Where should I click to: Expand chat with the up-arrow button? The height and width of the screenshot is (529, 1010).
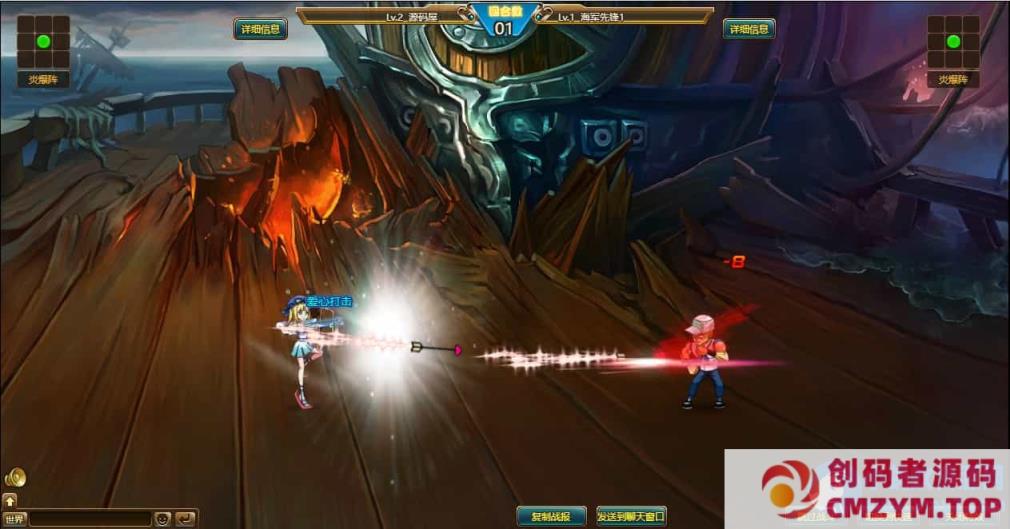(10, 500)
